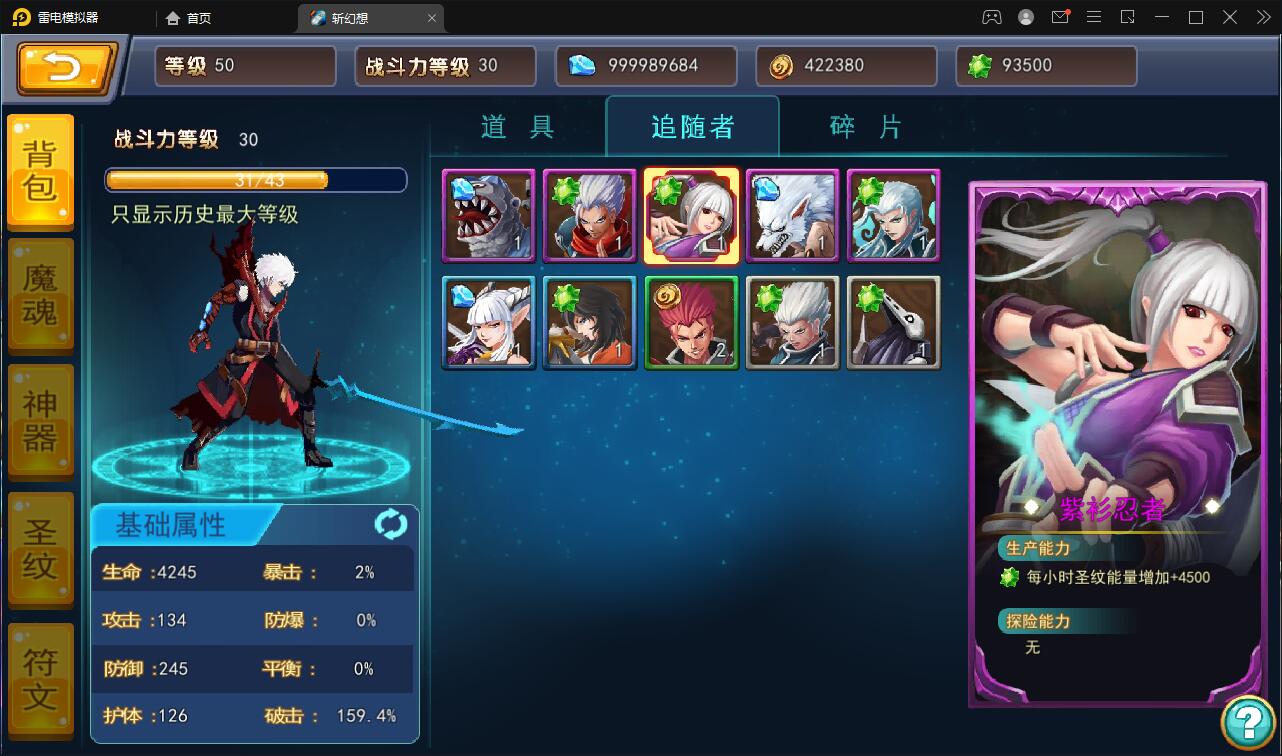Select the shark follower thumbnail

click(x=489, y=215)
